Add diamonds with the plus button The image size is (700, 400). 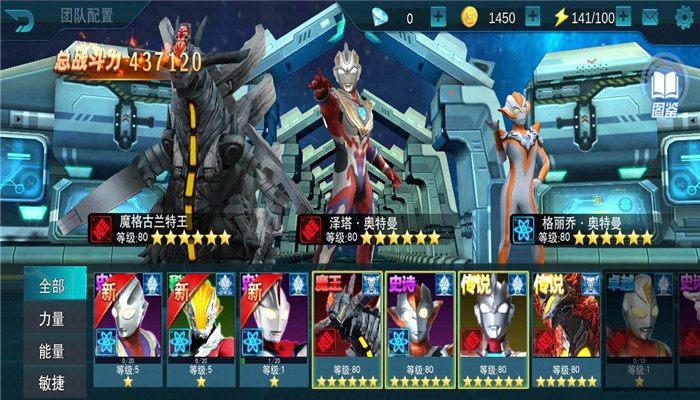(438, 17)
